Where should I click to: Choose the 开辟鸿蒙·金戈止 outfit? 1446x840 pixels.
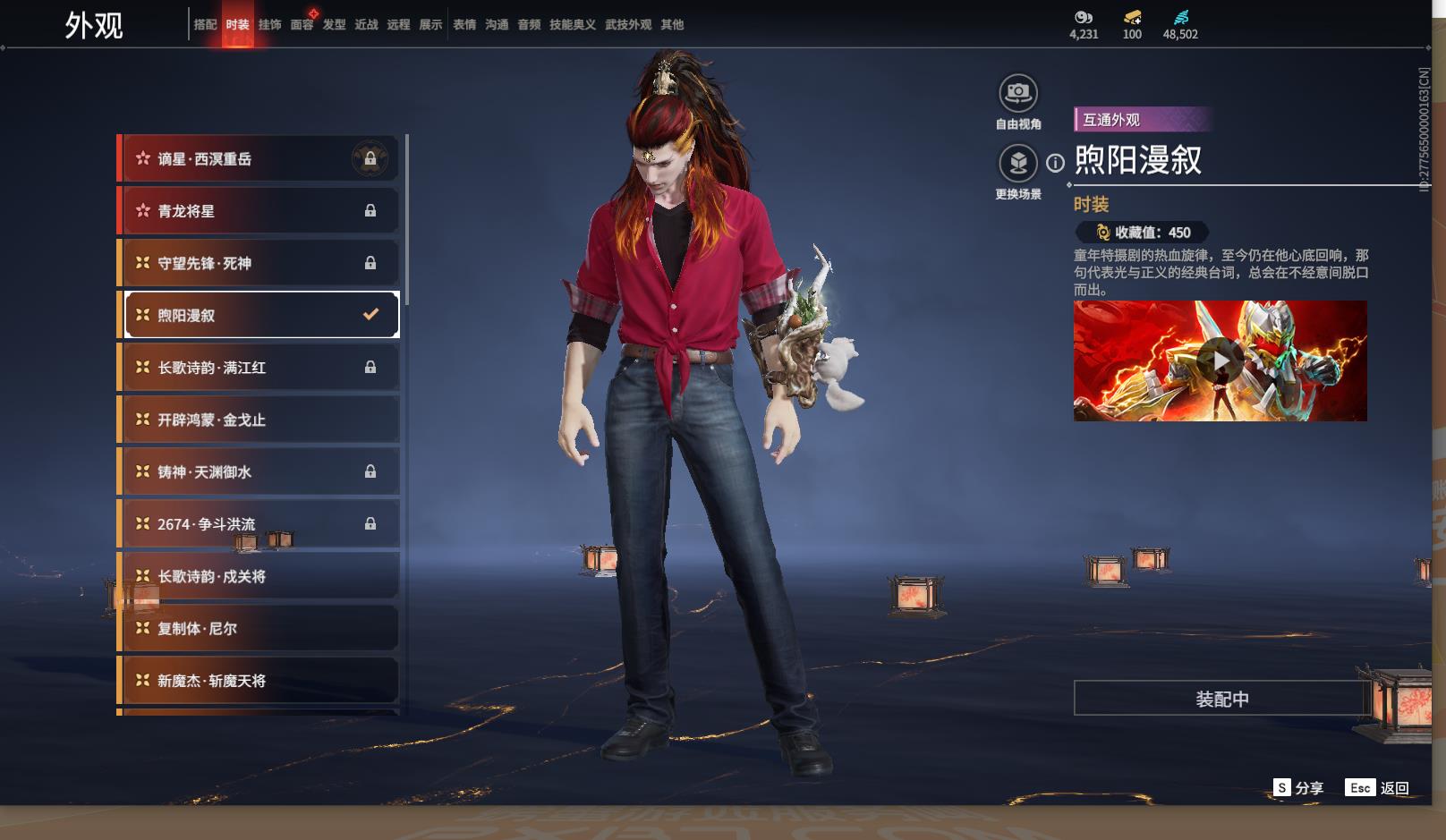click(x=258, y=420)
